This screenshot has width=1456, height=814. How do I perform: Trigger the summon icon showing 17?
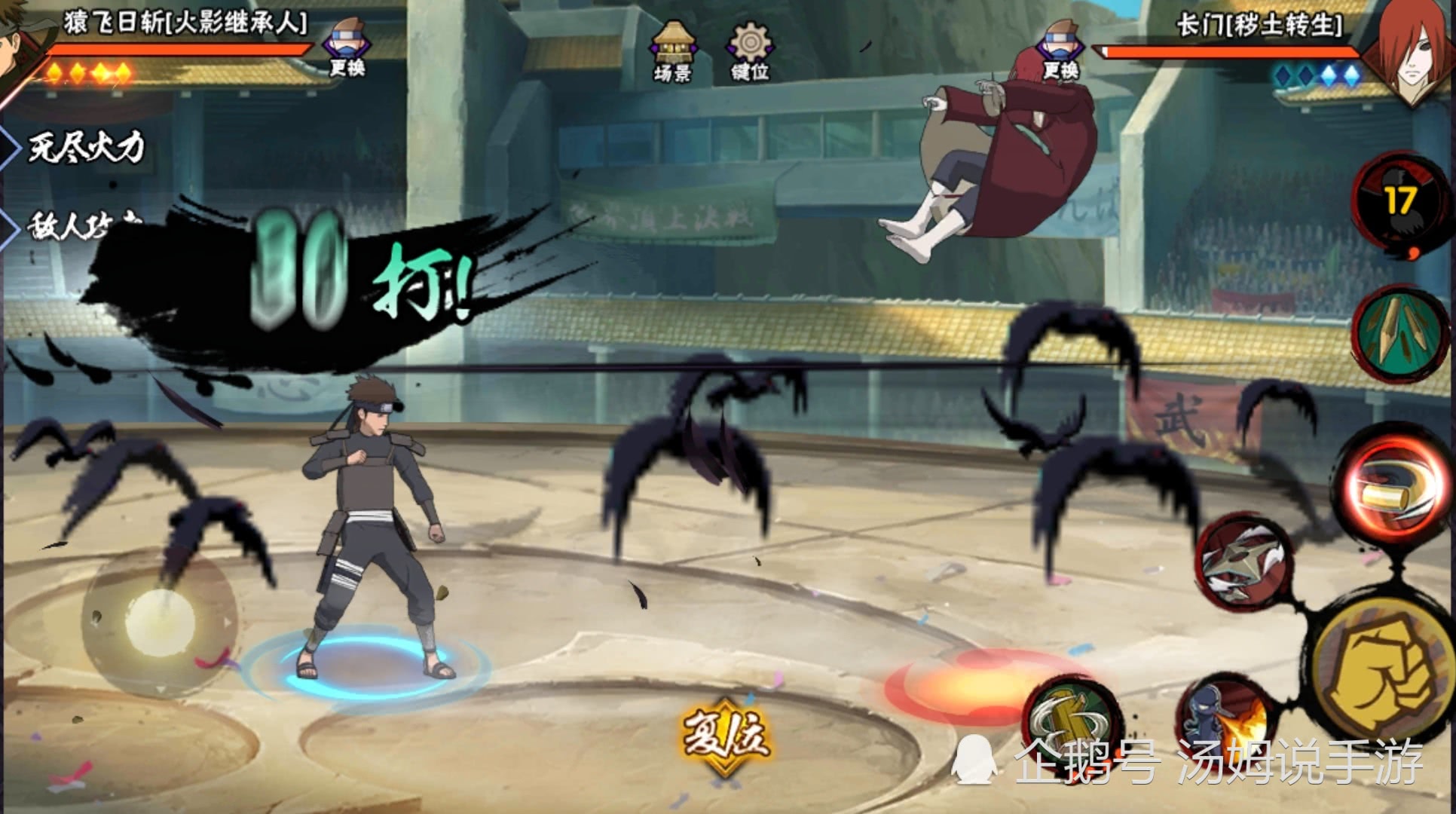(1399, 201)
